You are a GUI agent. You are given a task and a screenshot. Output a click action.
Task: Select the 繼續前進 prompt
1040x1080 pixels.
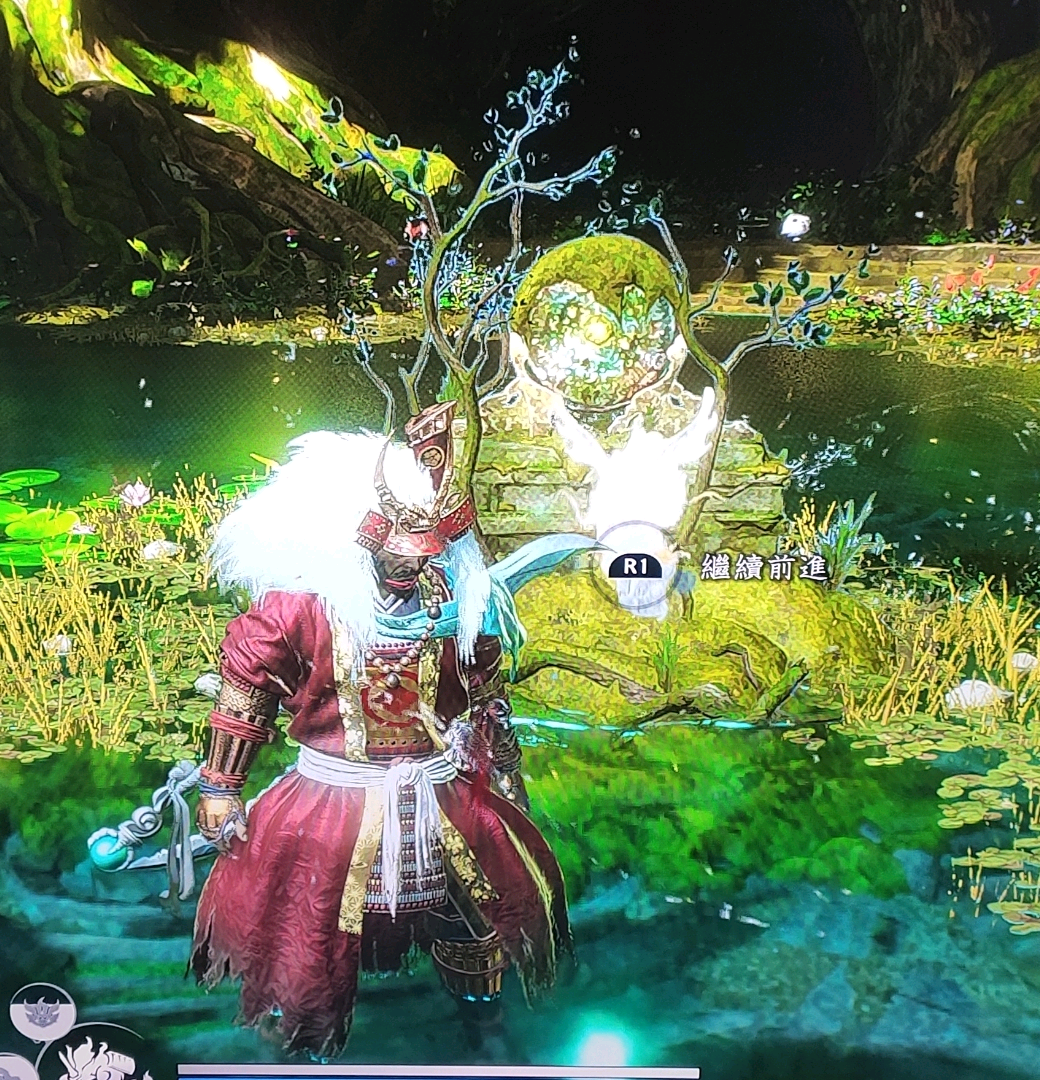[763, 567]
